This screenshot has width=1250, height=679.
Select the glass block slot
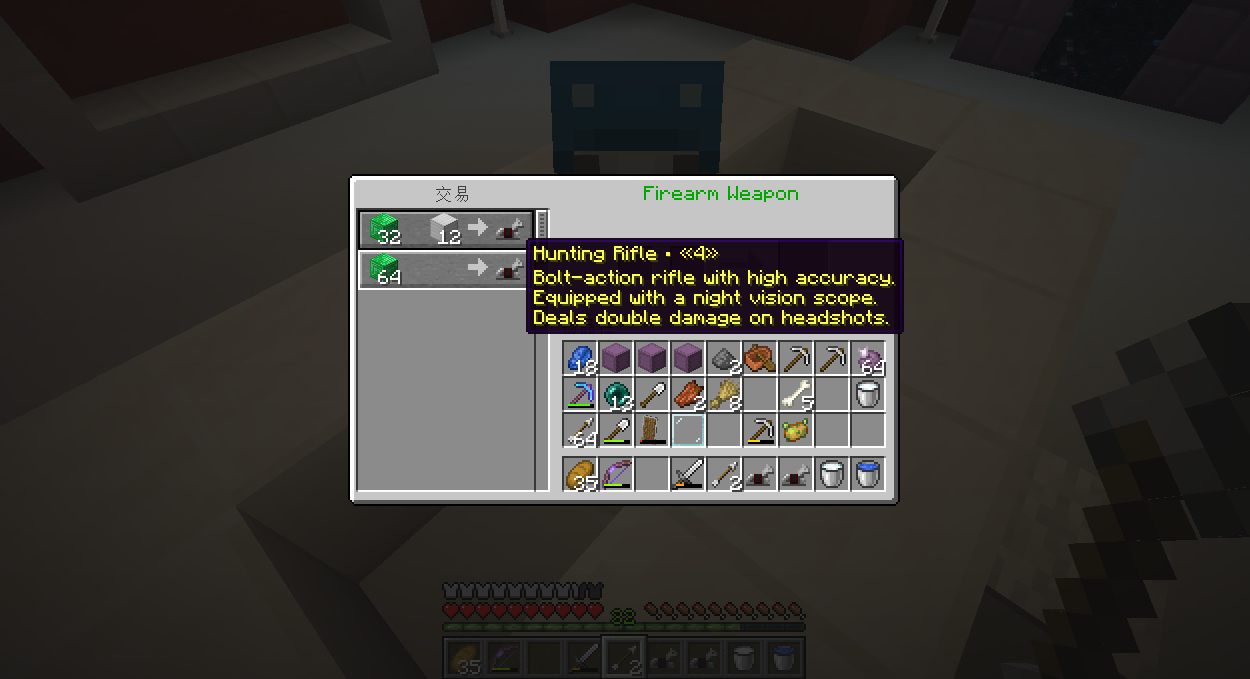coord(688,430)
